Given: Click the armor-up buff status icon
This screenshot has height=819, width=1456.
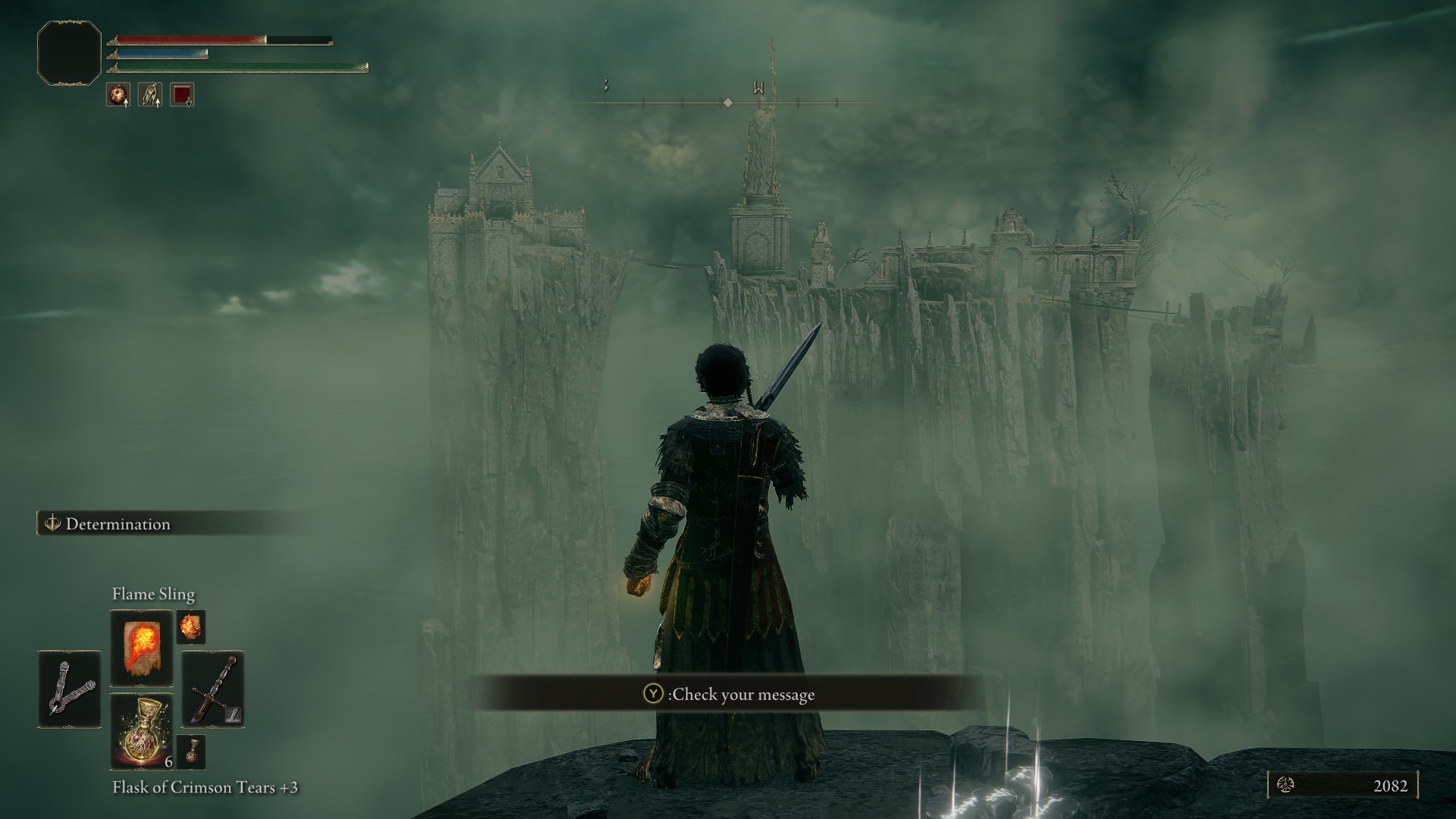Looking at the screenshot, I should pos(149,94).
